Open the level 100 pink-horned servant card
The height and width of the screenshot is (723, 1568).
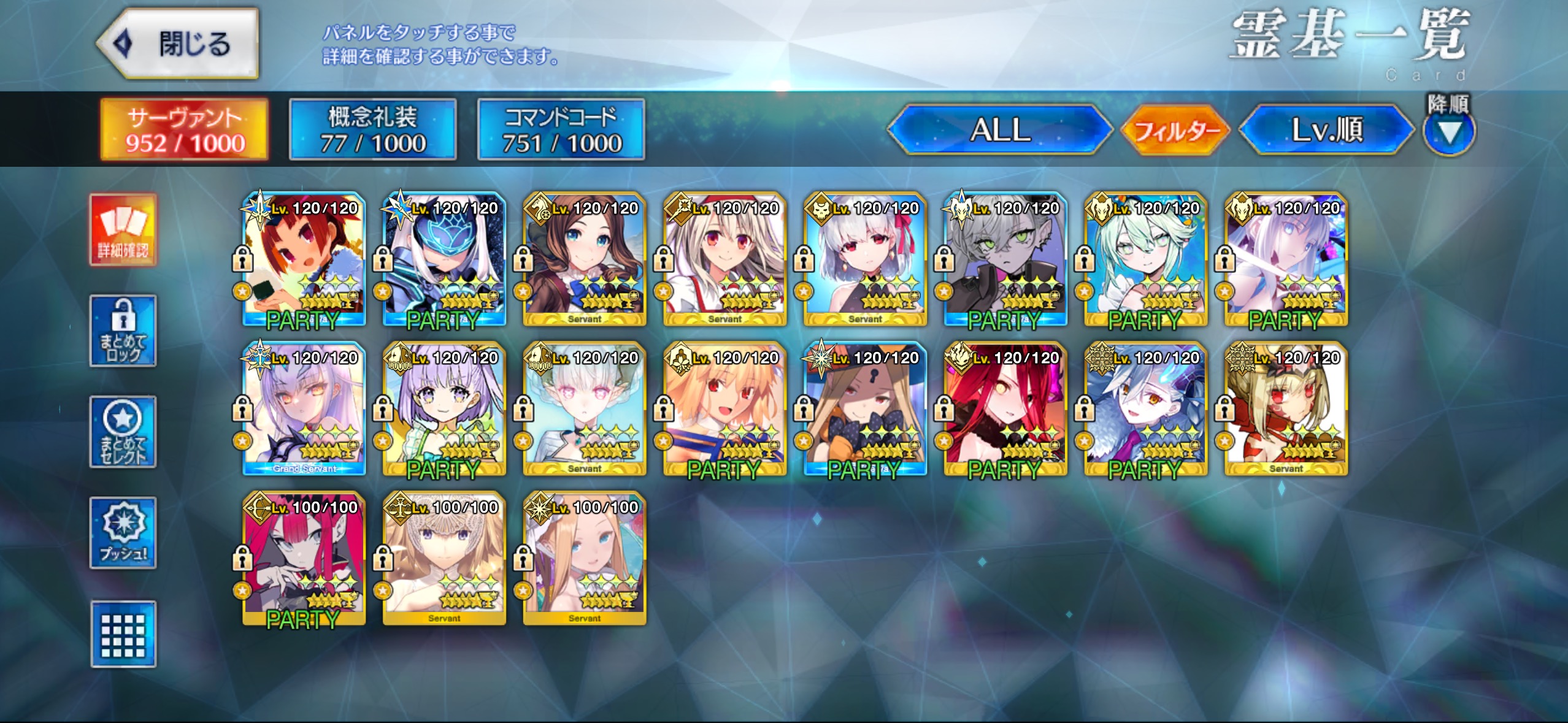pyautogui.click(x=304, y=558)
